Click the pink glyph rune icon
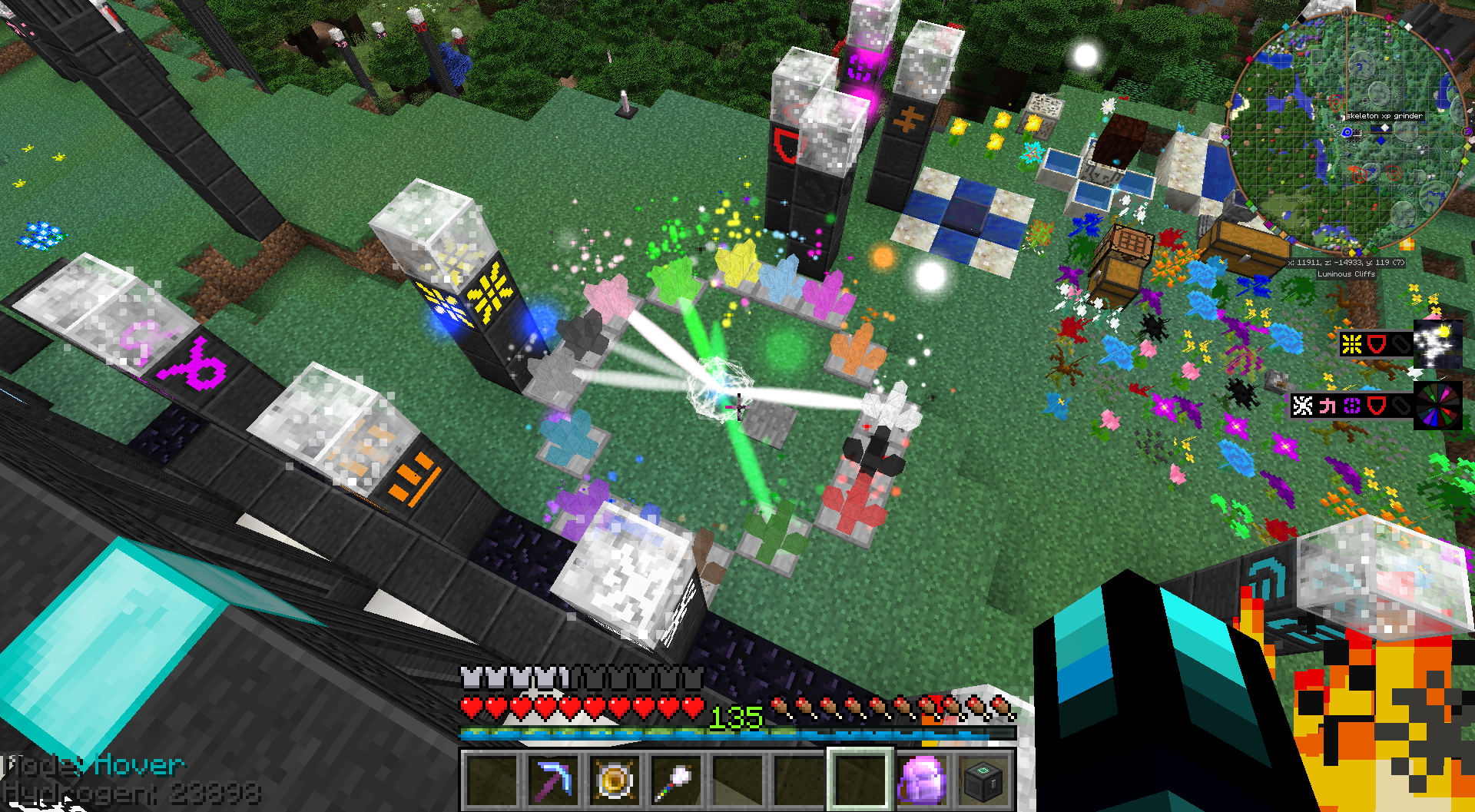 (1327, 406)
